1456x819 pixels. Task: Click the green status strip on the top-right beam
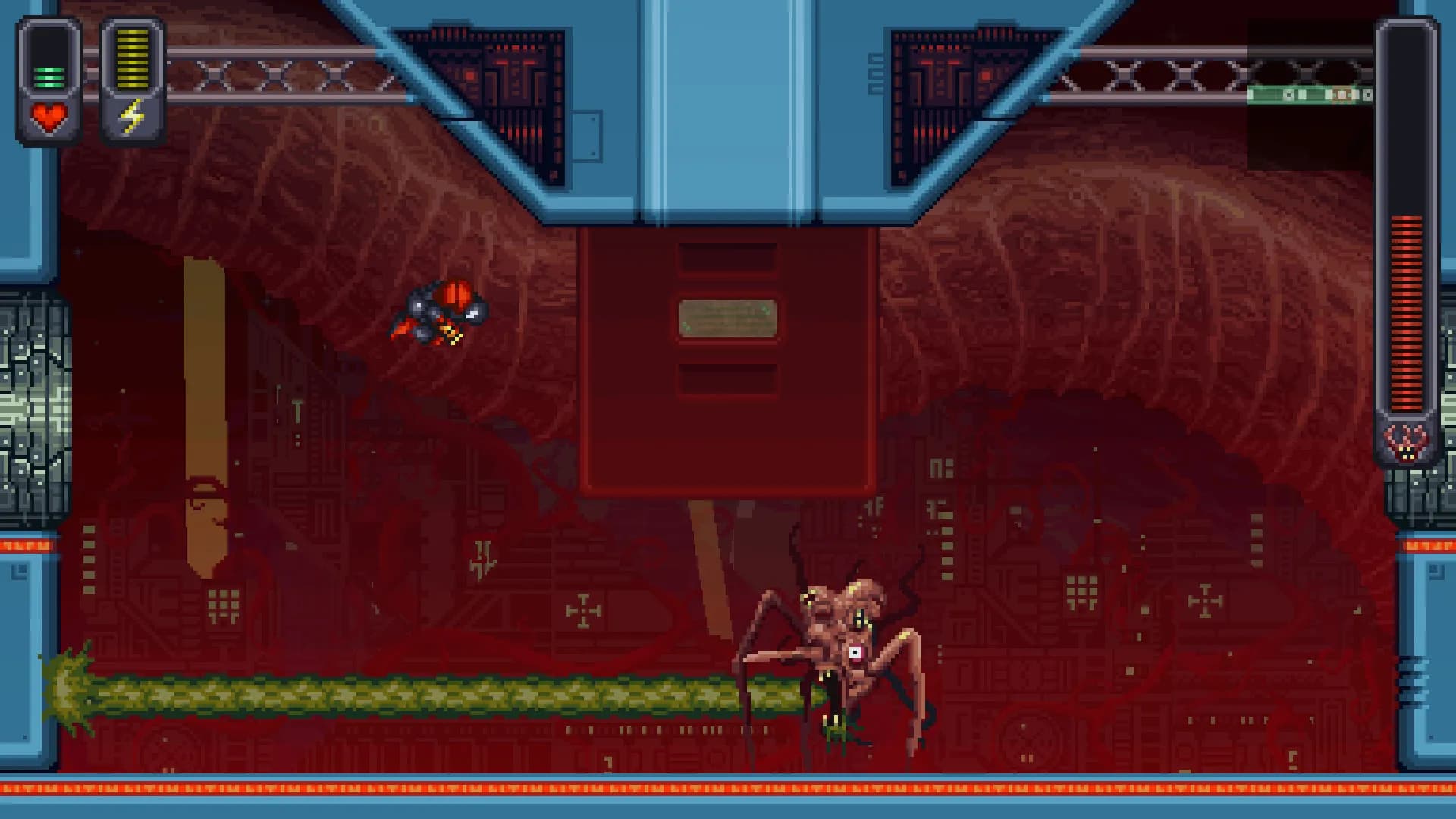1312,96
